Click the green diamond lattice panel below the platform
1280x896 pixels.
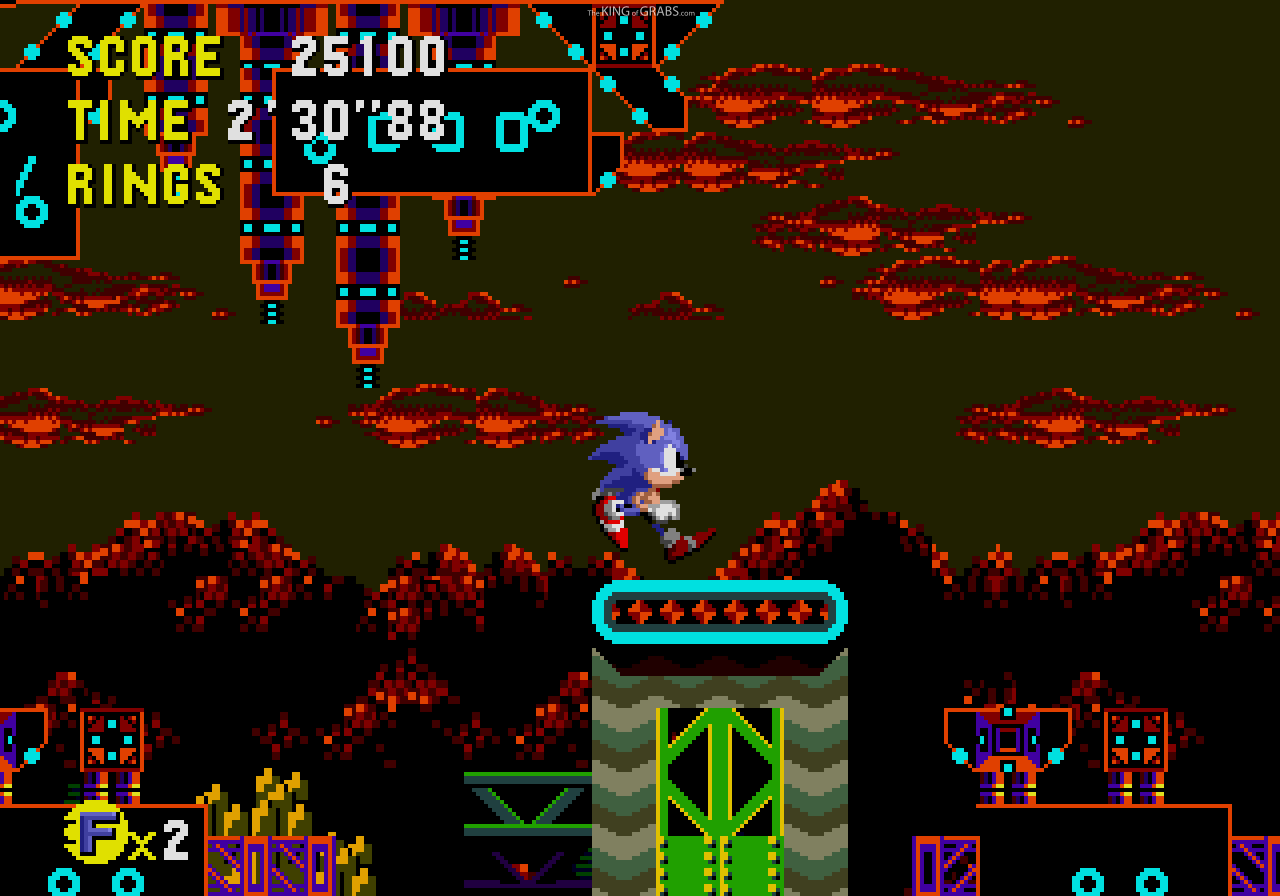[x=718, y=770]
